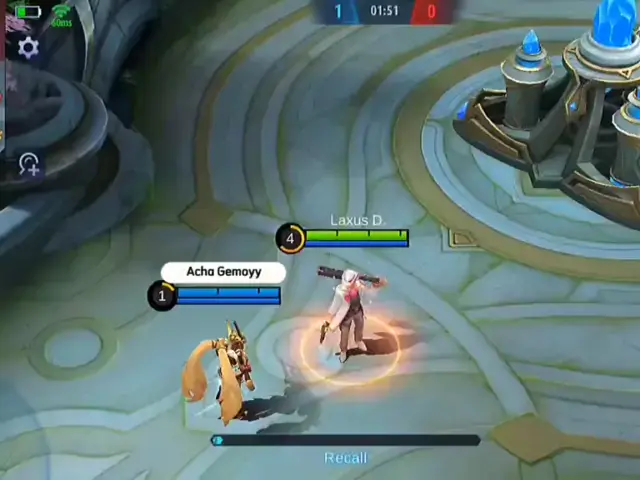
Task: Tap the hero-lock plus icon
Action: coord(28,165)
